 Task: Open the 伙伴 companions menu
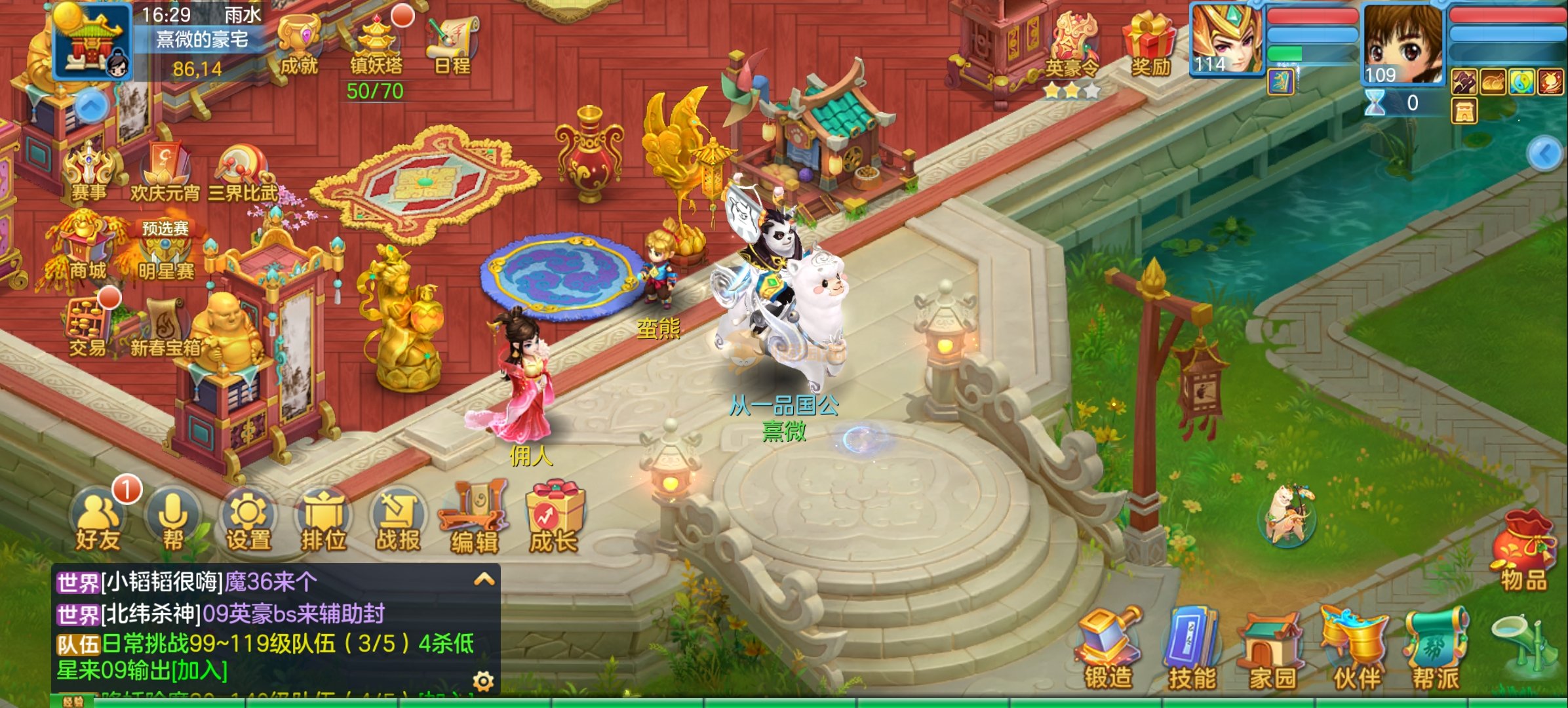[x=1356, y=649]
